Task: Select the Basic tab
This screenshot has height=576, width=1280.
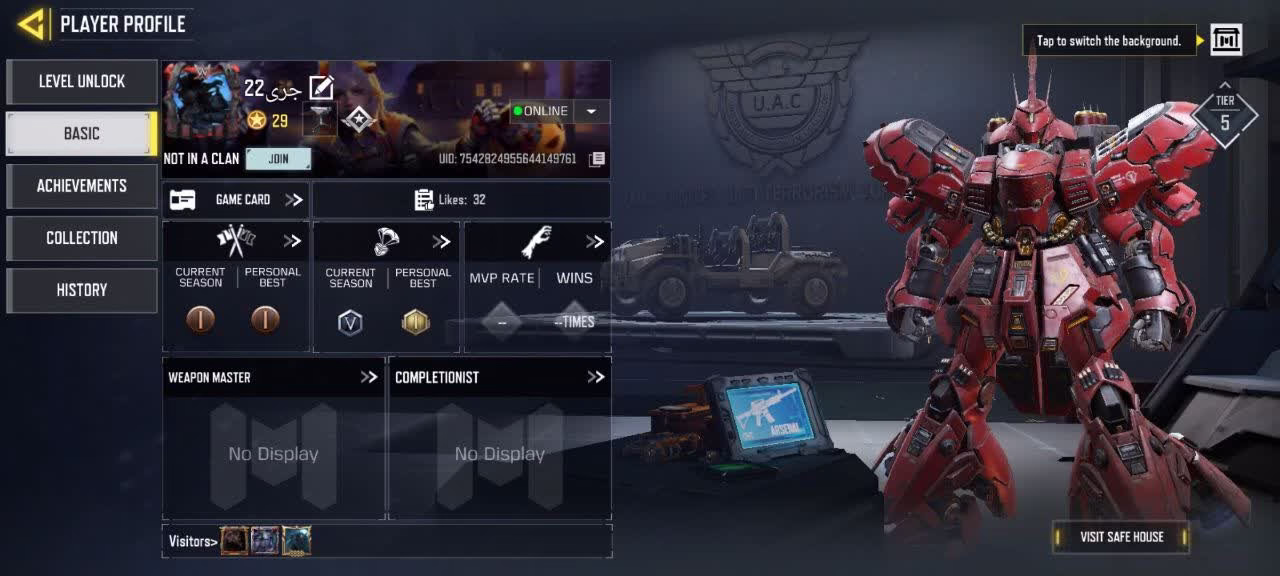Action: point(82,134)
